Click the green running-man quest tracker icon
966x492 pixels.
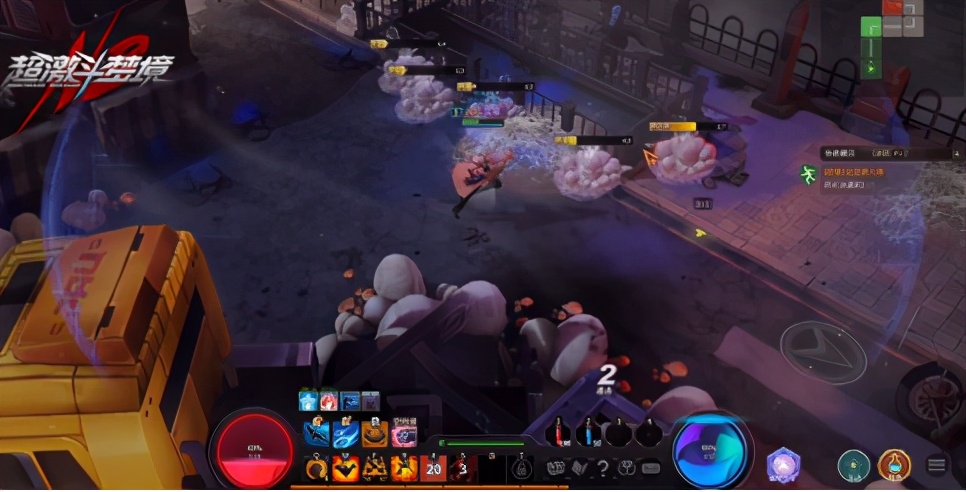click(807, 174)
